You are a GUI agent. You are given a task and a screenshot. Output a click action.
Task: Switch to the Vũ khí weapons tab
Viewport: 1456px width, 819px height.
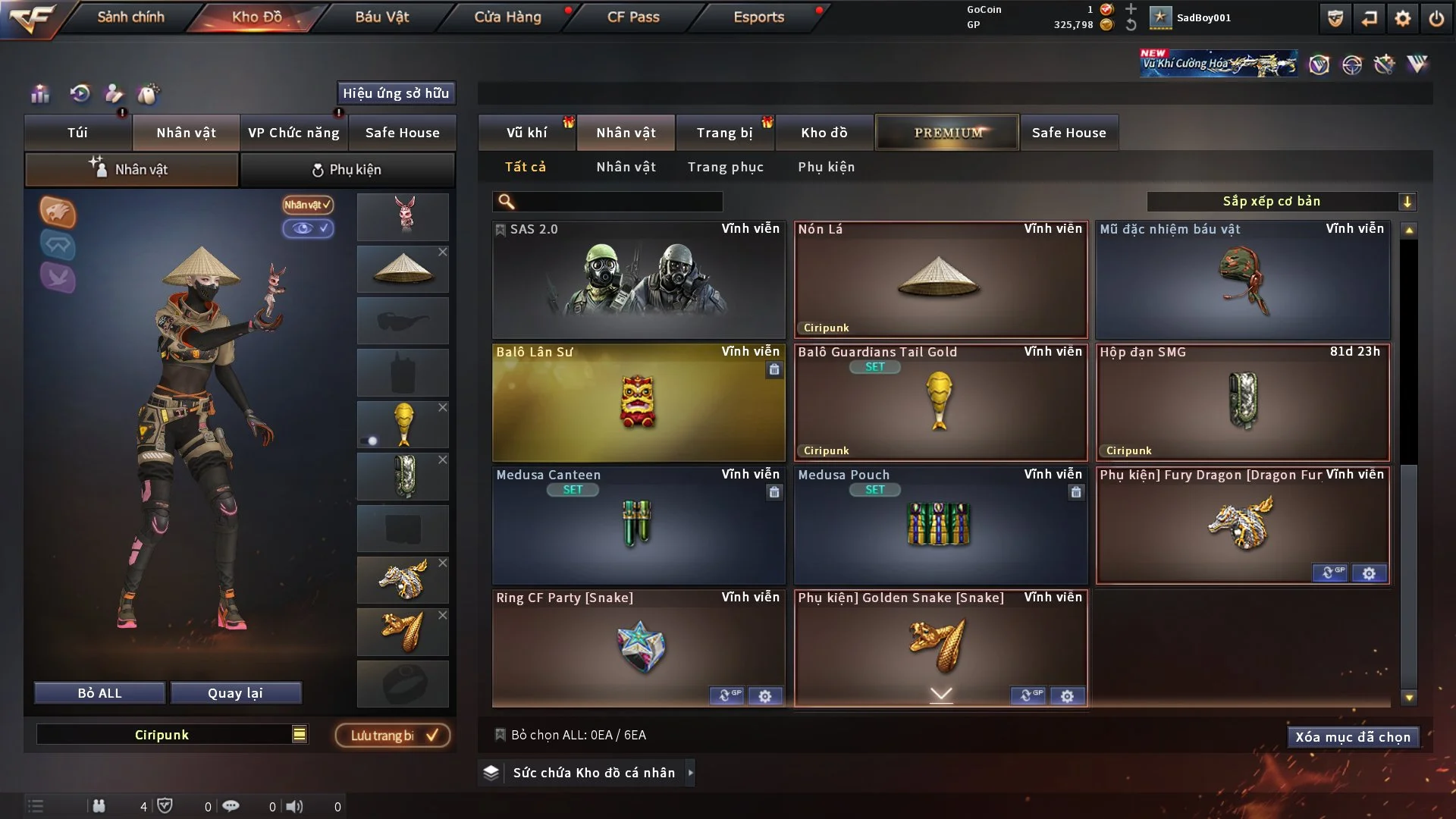point(526,133)
